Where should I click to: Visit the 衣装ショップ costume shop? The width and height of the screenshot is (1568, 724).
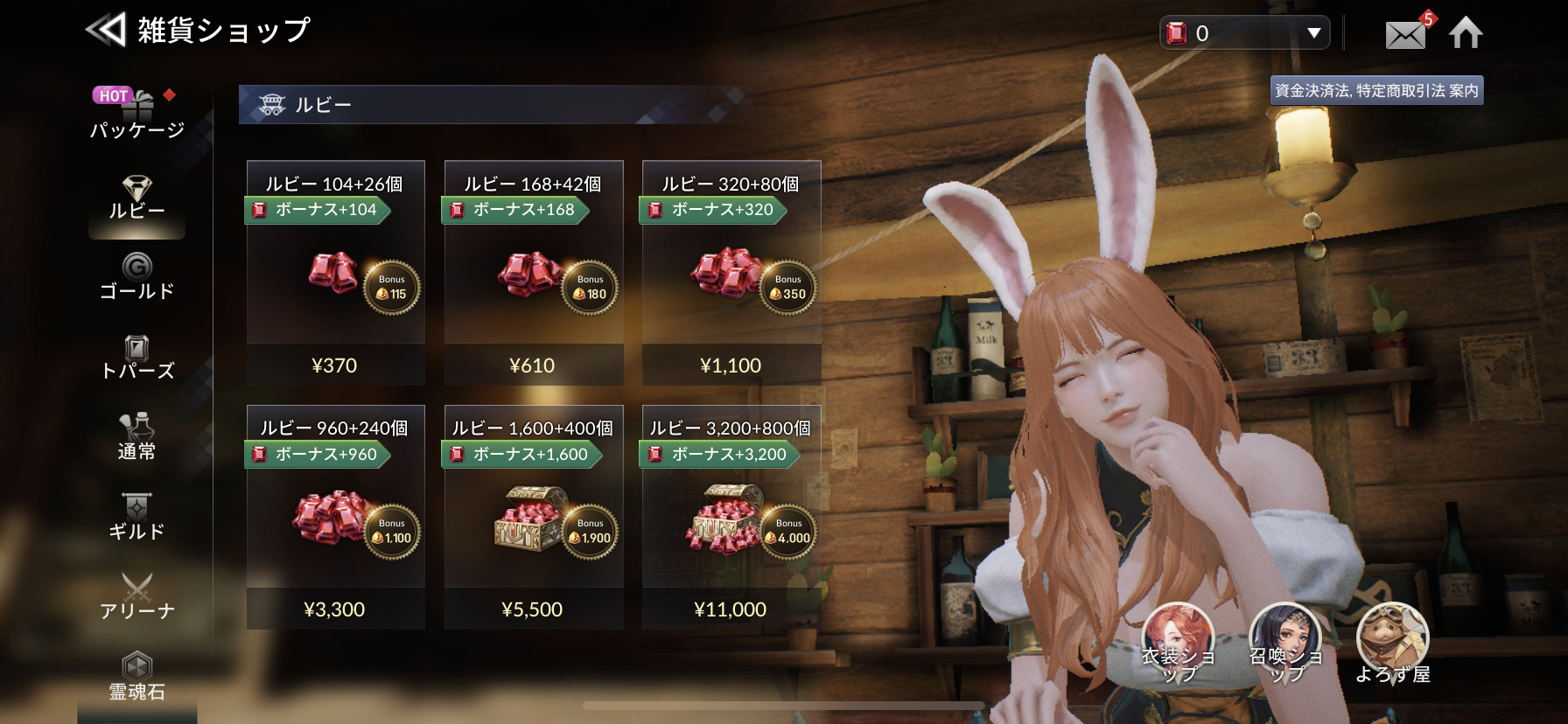(x=1178, y=644)
